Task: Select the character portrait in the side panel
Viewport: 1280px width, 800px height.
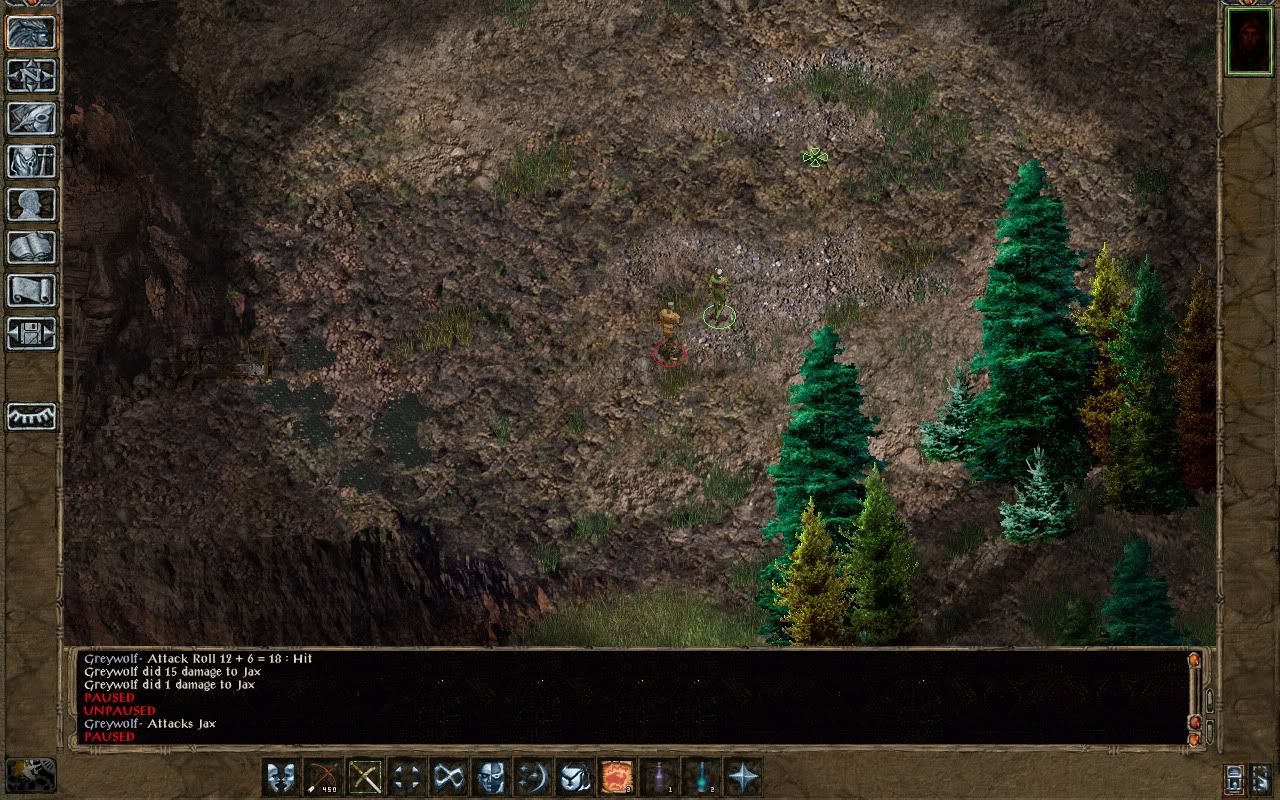Action: pos(1248,43)
